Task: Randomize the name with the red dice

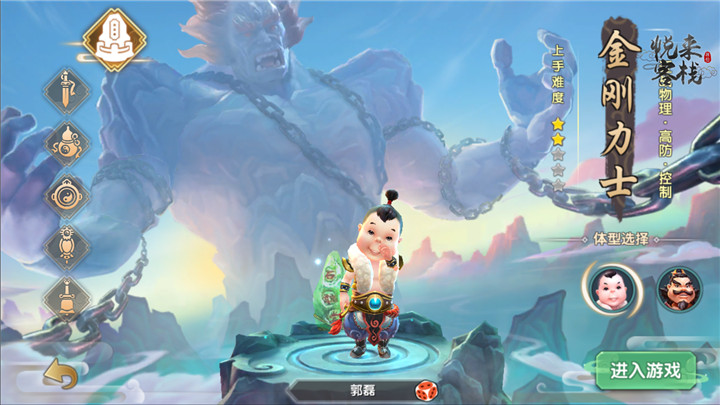Action: point(424,391)
